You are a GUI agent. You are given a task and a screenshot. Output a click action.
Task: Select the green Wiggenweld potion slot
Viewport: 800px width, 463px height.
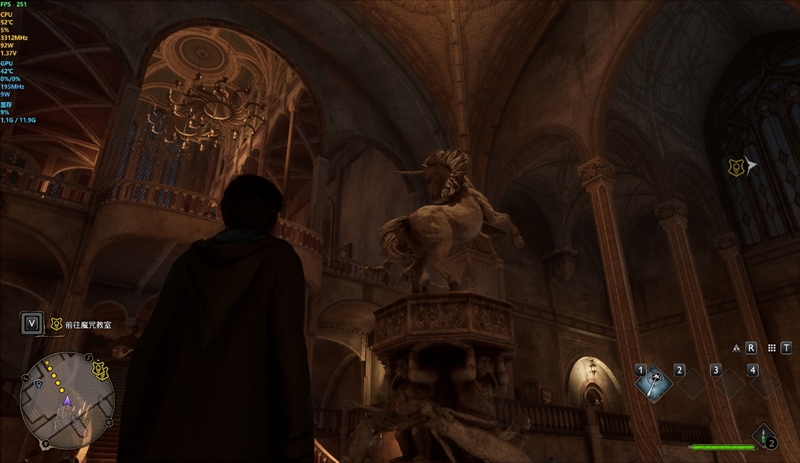click(764, 435)
